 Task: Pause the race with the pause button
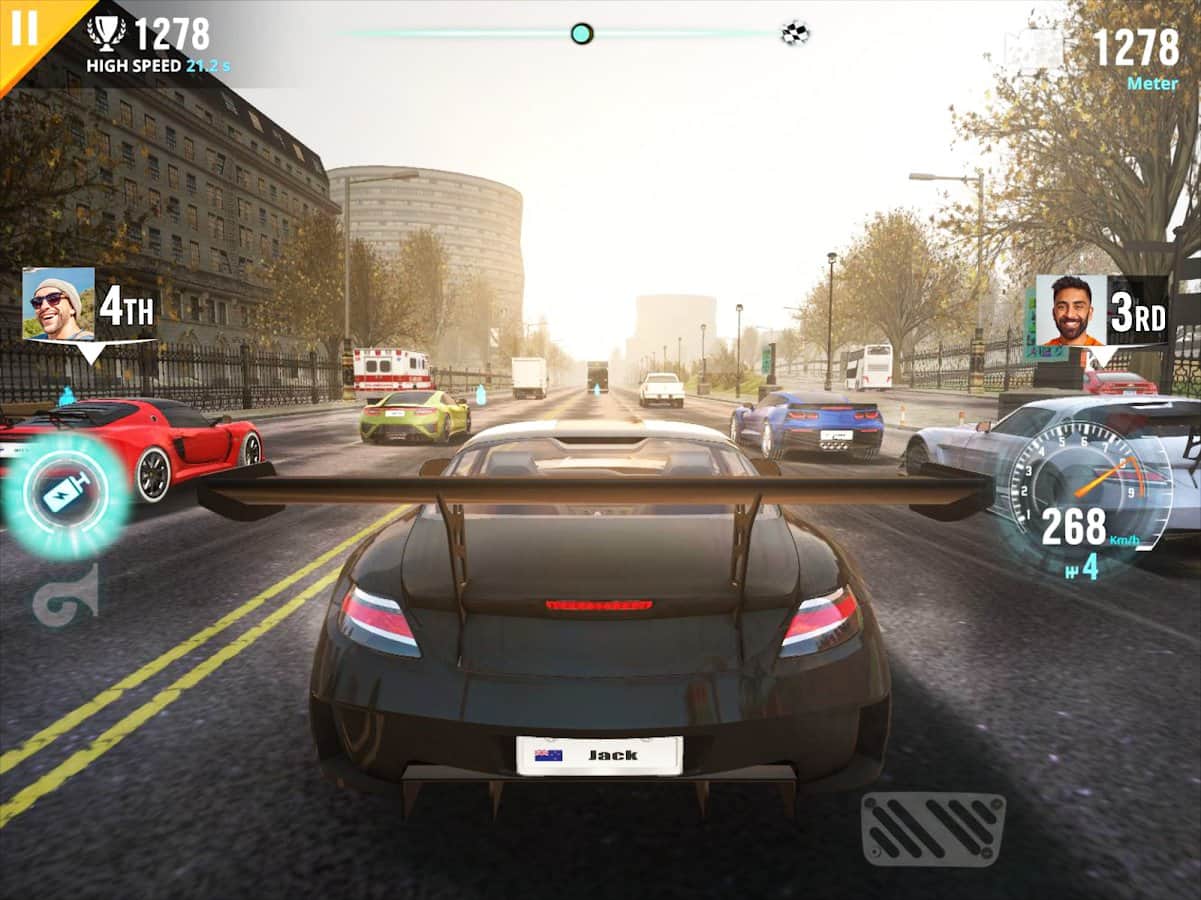[x=23, y=28]
